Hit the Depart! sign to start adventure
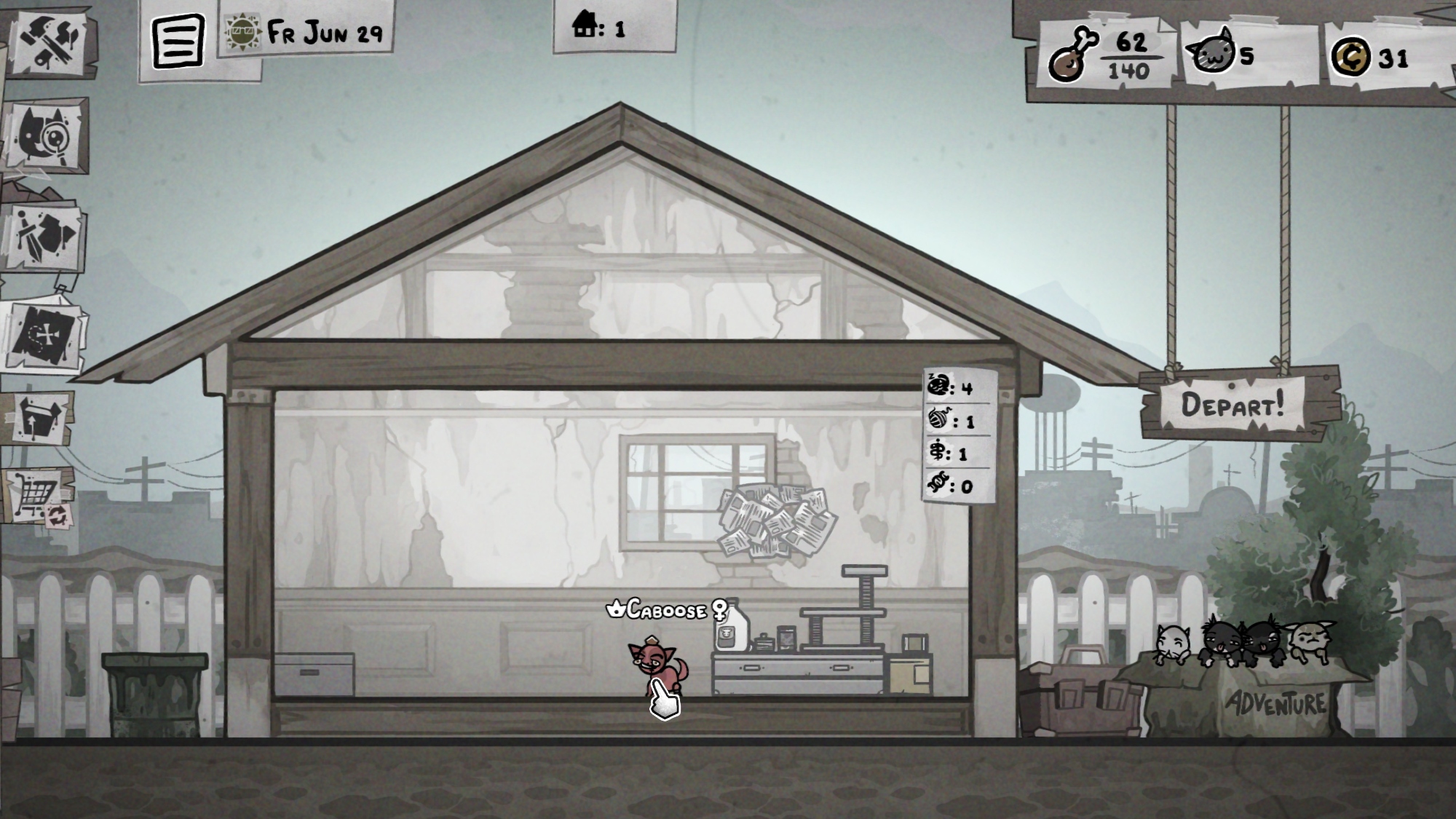The height and width of the screenshot is (819, 1456). click(x=1236, y=404)
